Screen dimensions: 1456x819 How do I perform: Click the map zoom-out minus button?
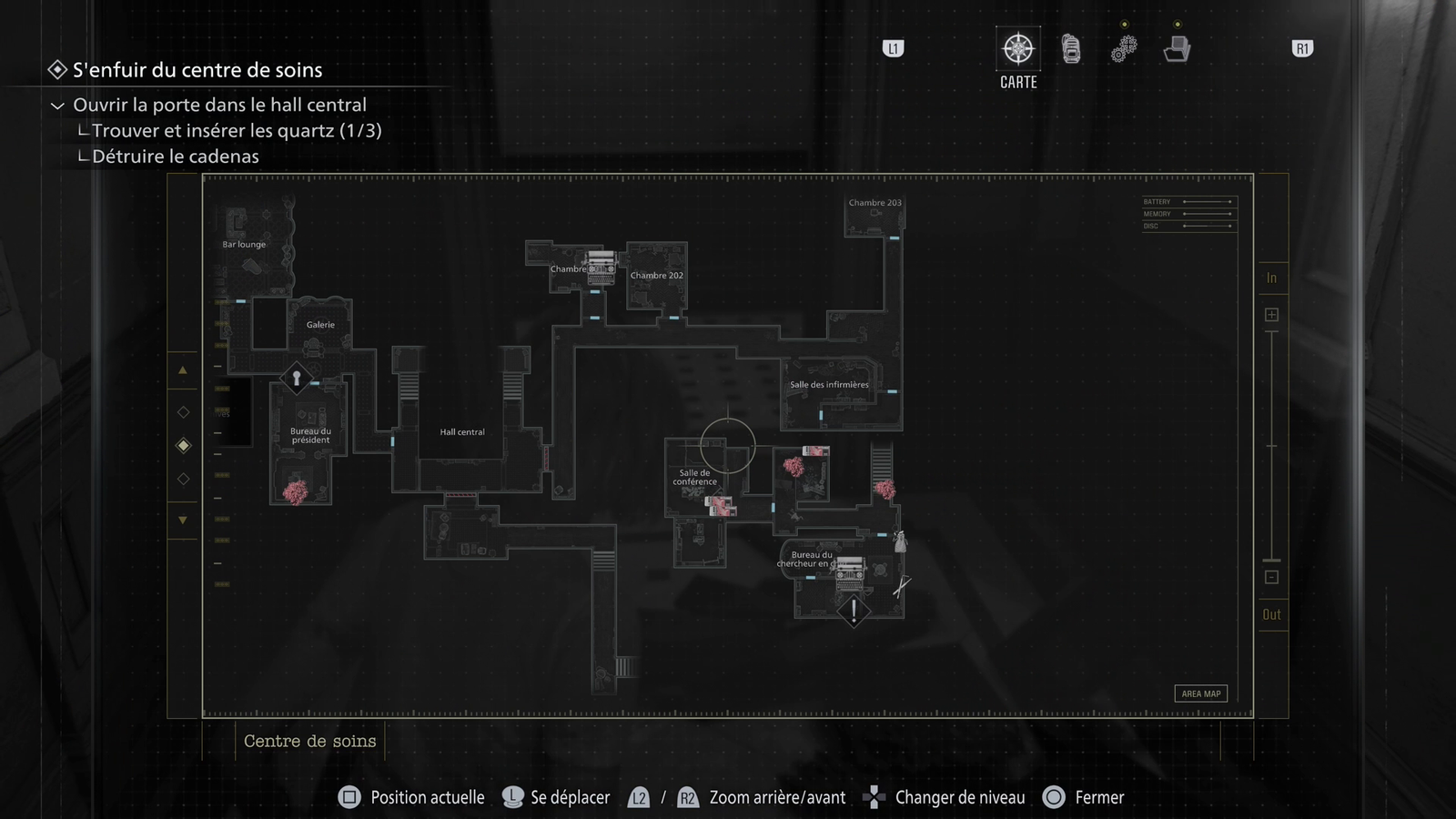(x=1271, y=578)
